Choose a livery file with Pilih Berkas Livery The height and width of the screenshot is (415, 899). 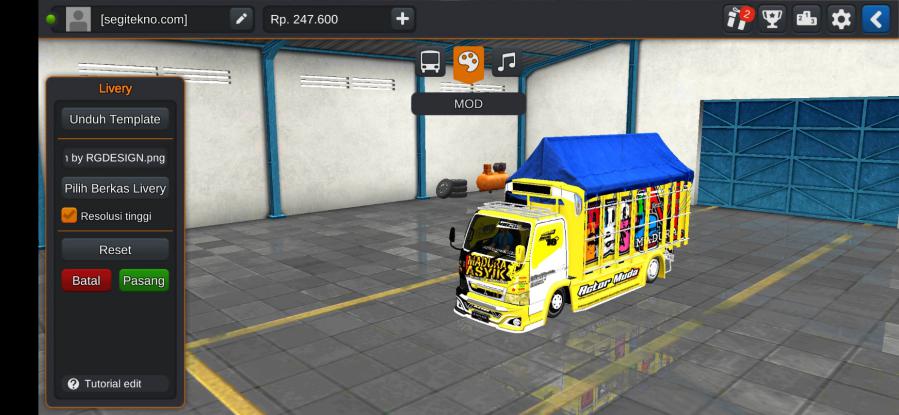(115, 188)
